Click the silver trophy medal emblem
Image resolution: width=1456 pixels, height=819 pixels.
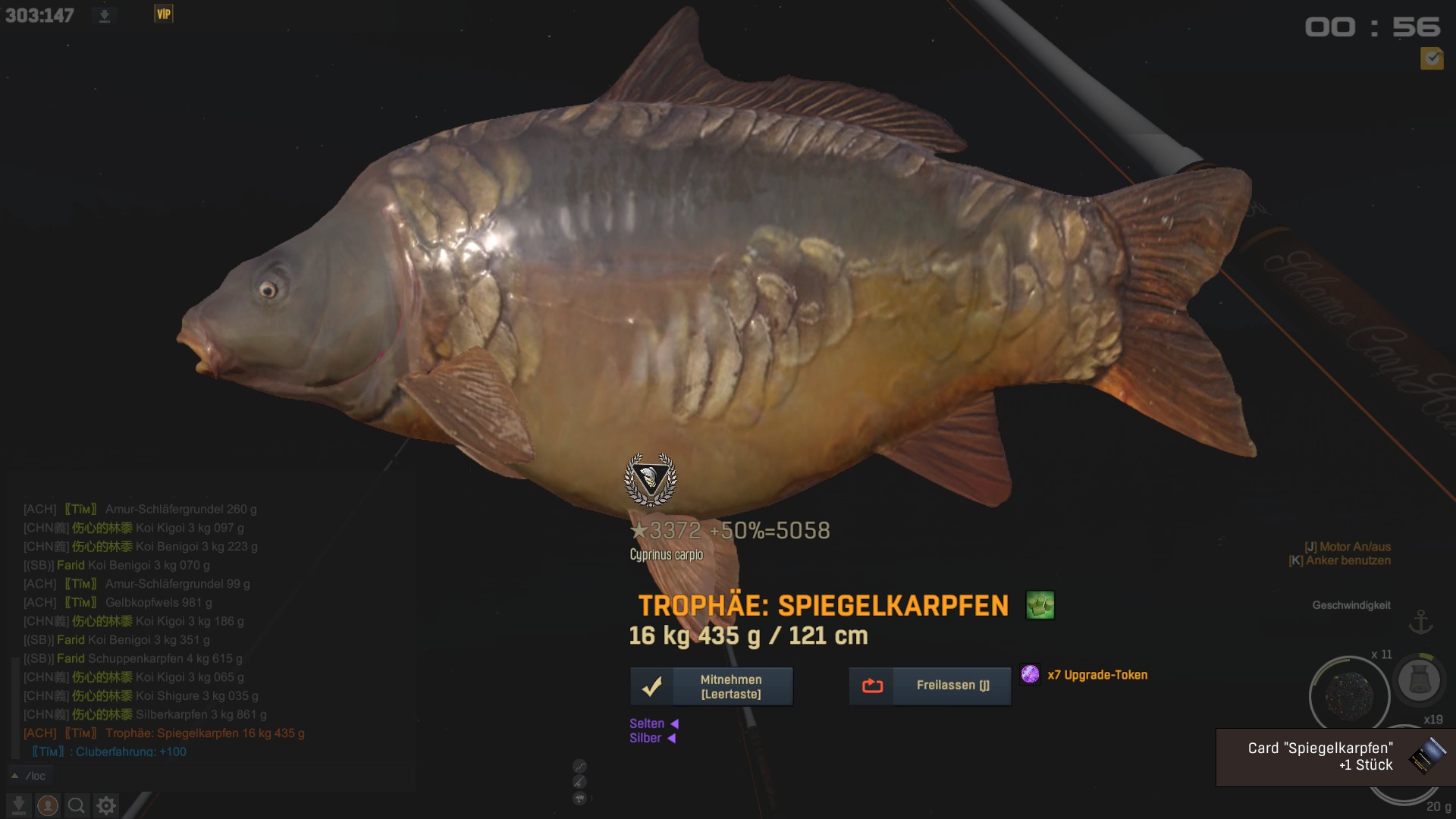[x=650, y=480]
